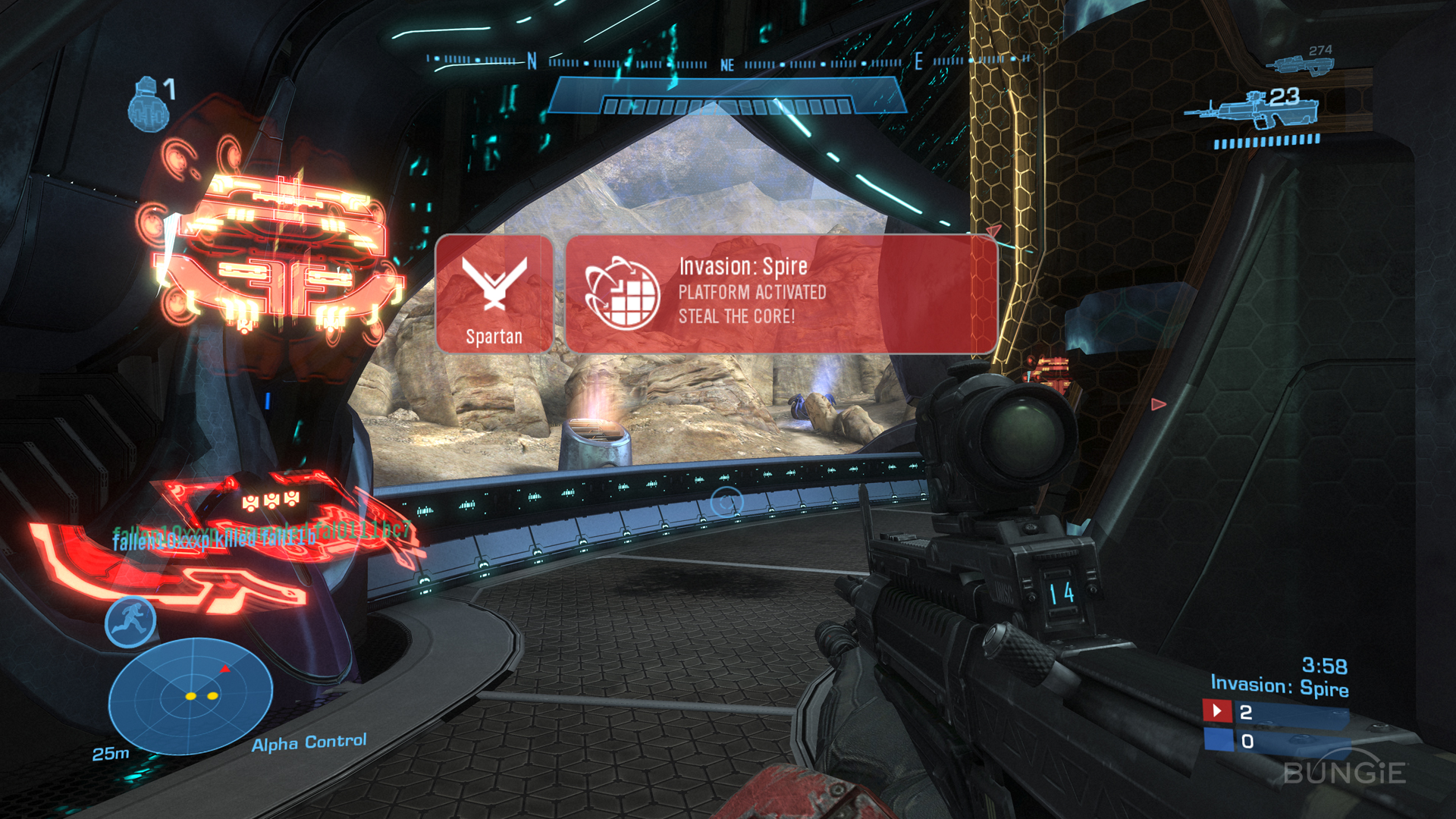Select the Sprint armor ability icon

(130, 621)
